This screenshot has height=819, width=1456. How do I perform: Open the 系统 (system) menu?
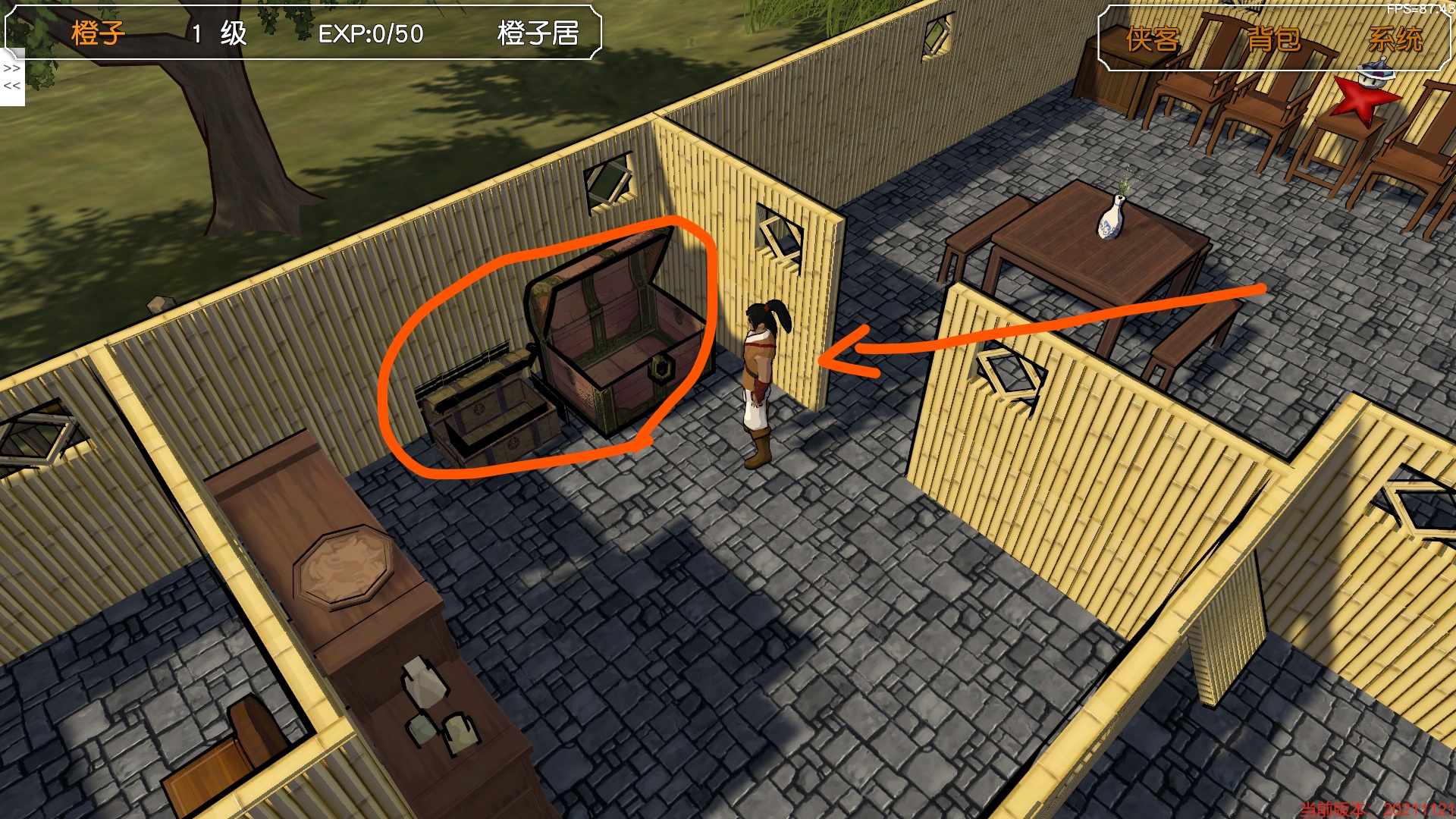pos(1395,39)
